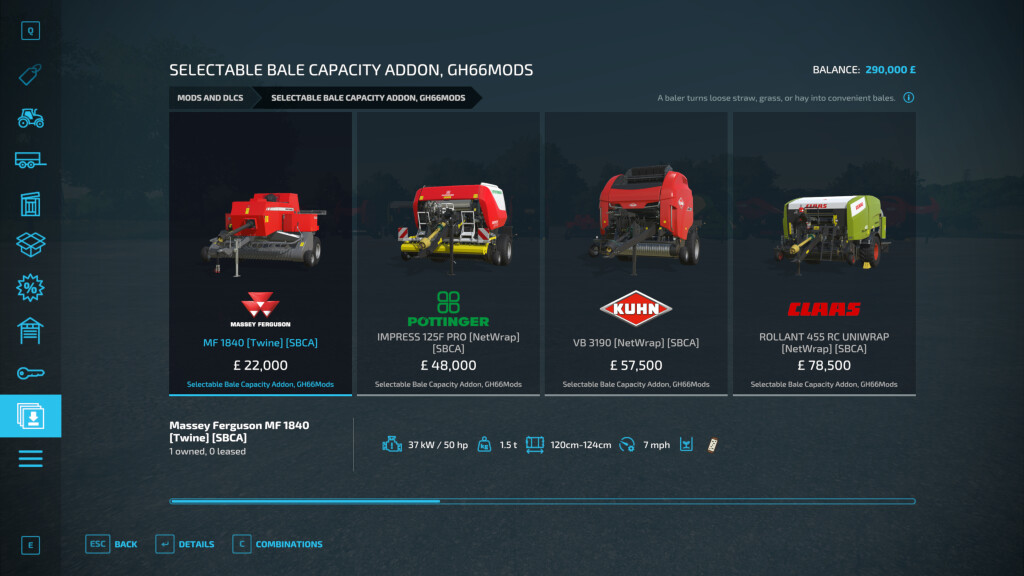Click the info icon beside the baler description
The height and width of the screenshot is (576, 1024).
[x=908, y=98]
